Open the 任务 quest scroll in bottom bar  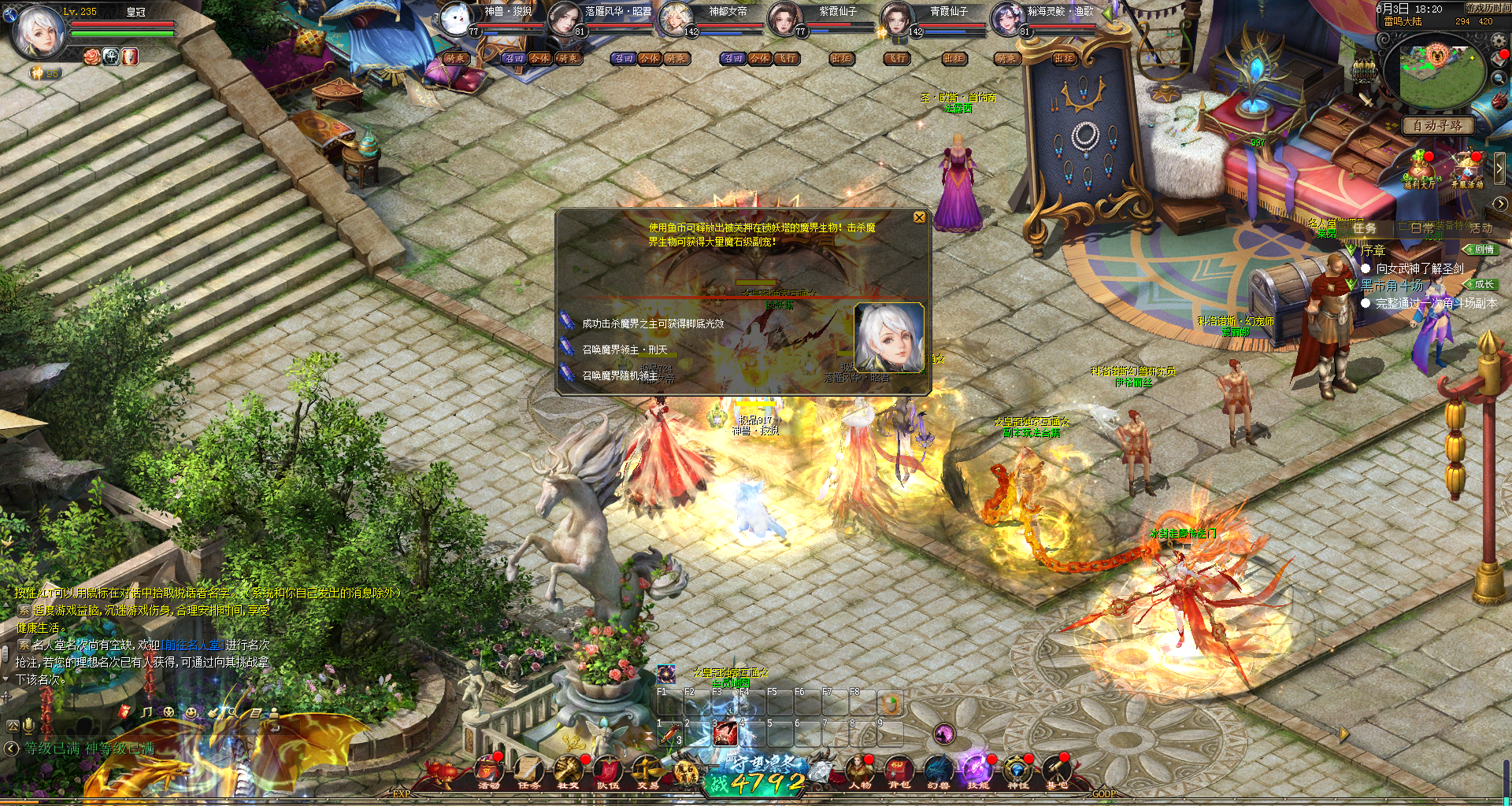(x=528, y=771)
